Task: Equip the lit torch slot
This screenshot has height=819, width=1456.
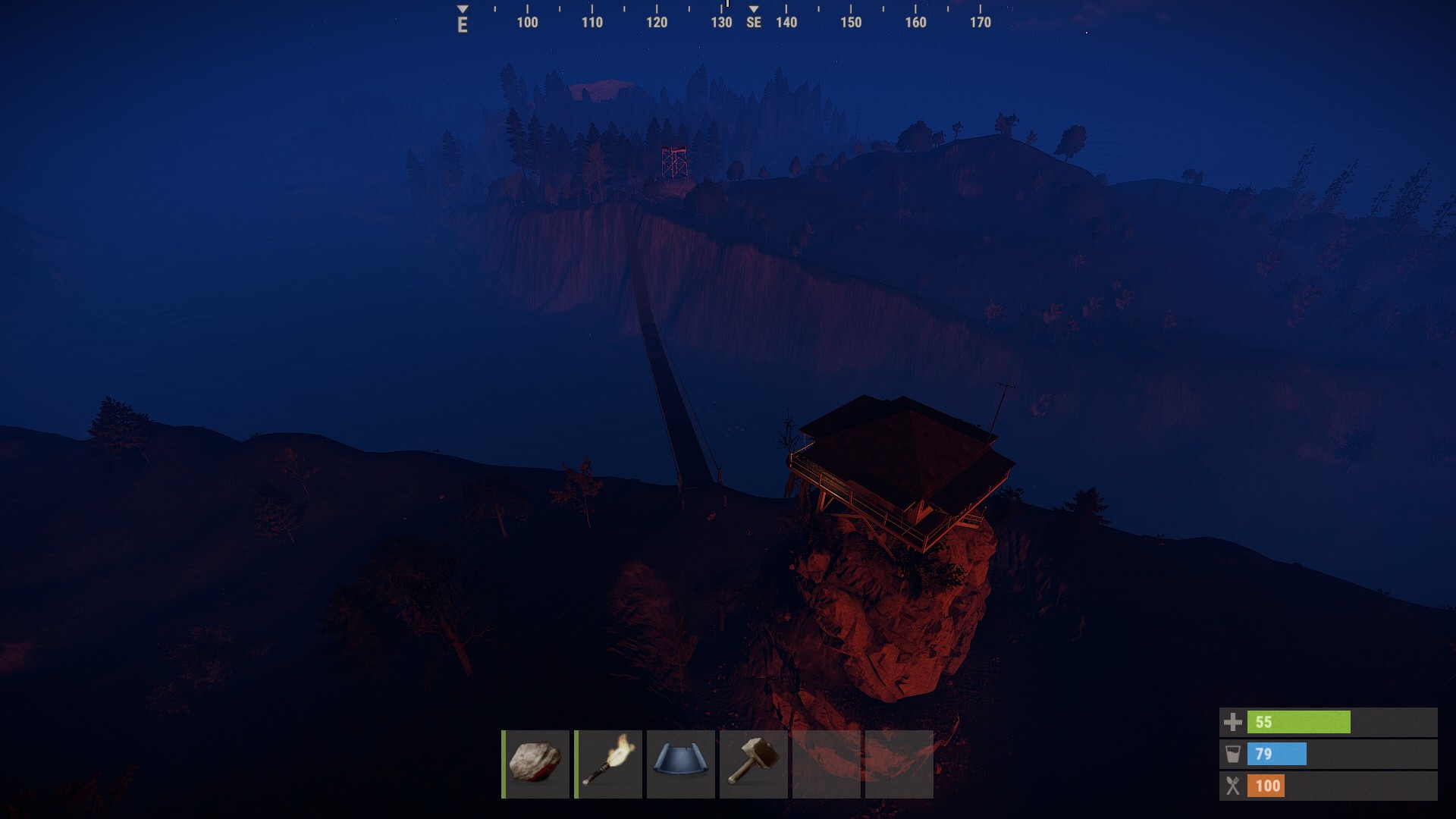Action: [608, 764]
